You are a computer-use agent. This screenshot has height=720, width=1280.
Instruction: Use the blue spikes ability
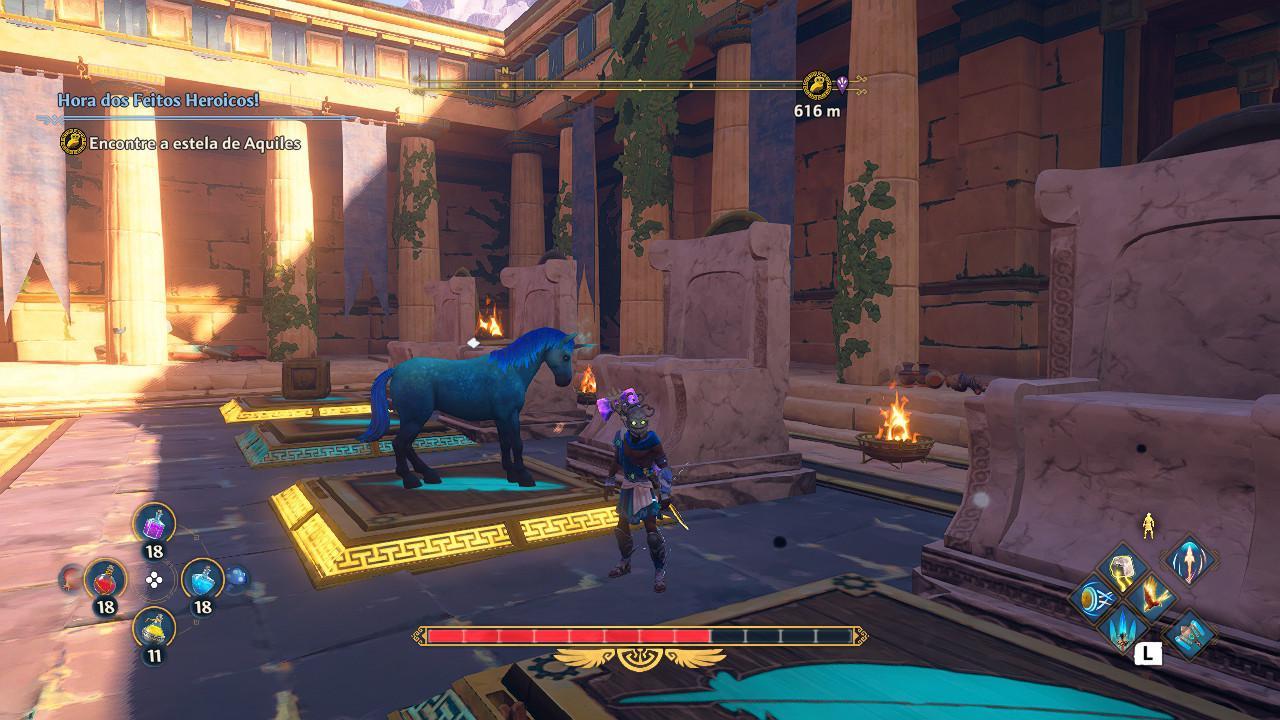pos(1122,629)
